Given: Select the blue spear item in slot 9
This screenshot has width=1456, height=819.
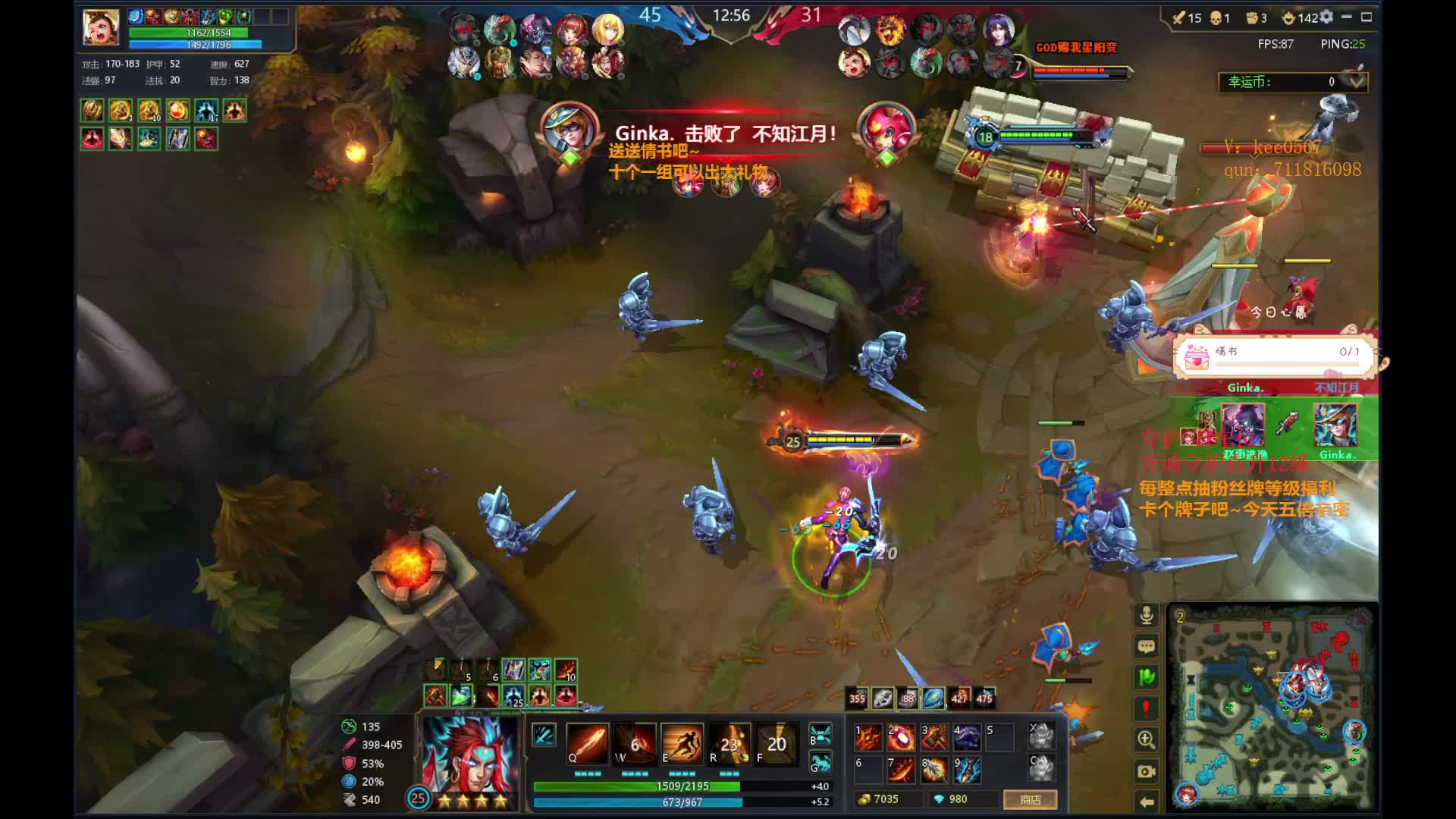Looking at the screenshot, I should (x=967, y=770).
